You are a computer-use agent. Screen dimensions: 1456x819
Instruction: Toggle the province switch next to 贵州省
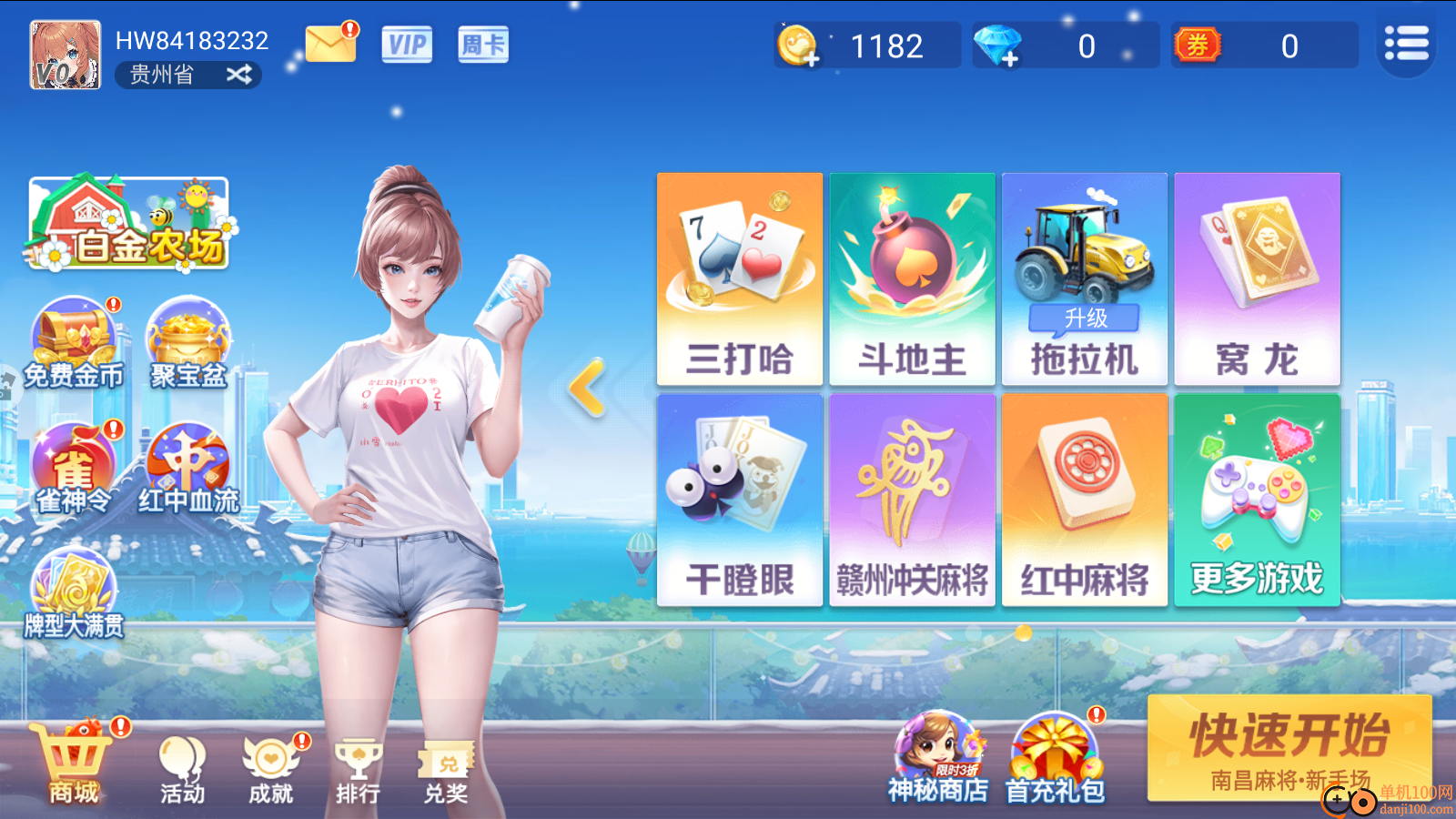point(238,75)
